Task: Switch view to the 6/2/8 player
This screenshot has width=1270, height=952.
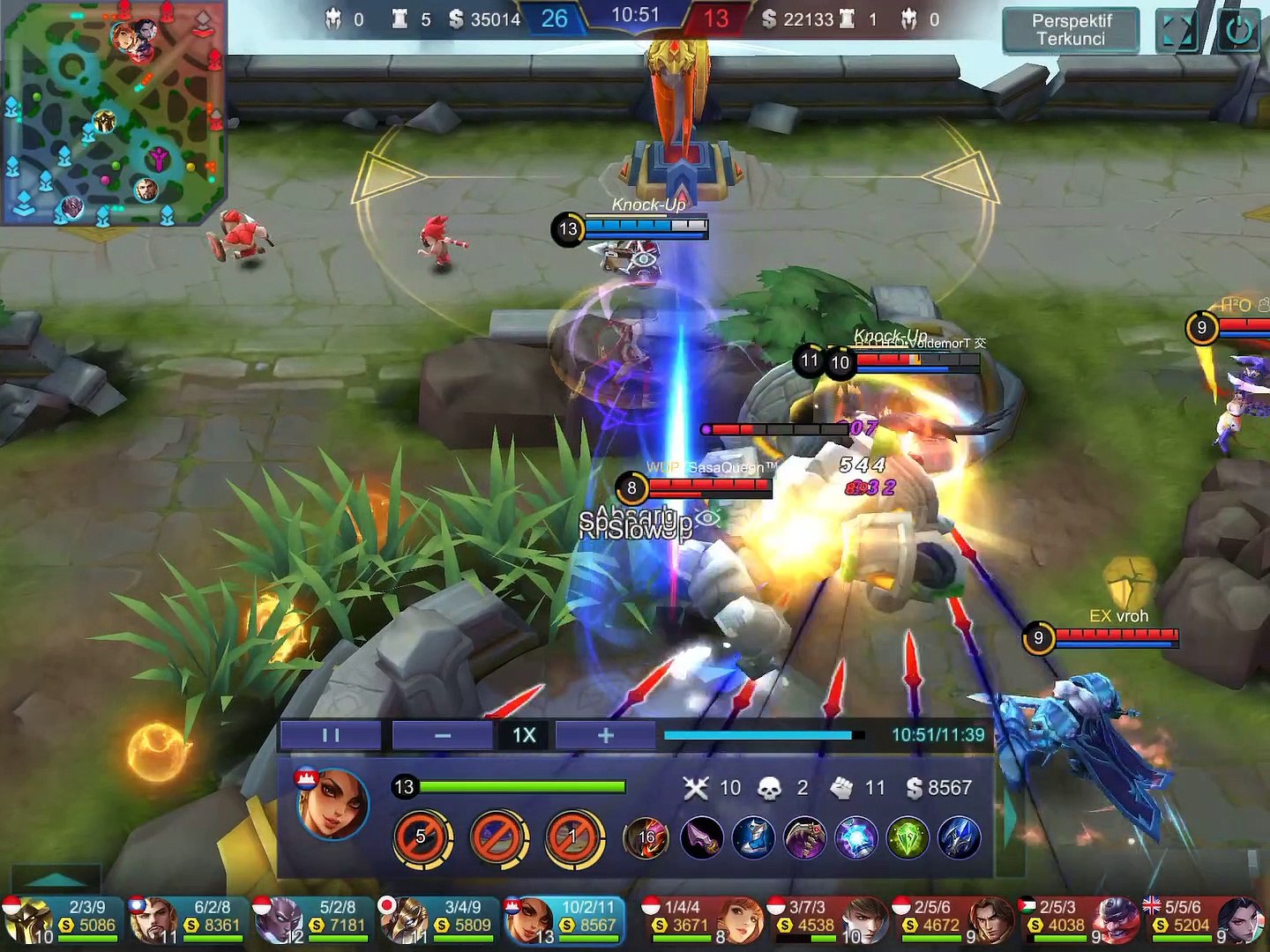Action: coord(187,919)
